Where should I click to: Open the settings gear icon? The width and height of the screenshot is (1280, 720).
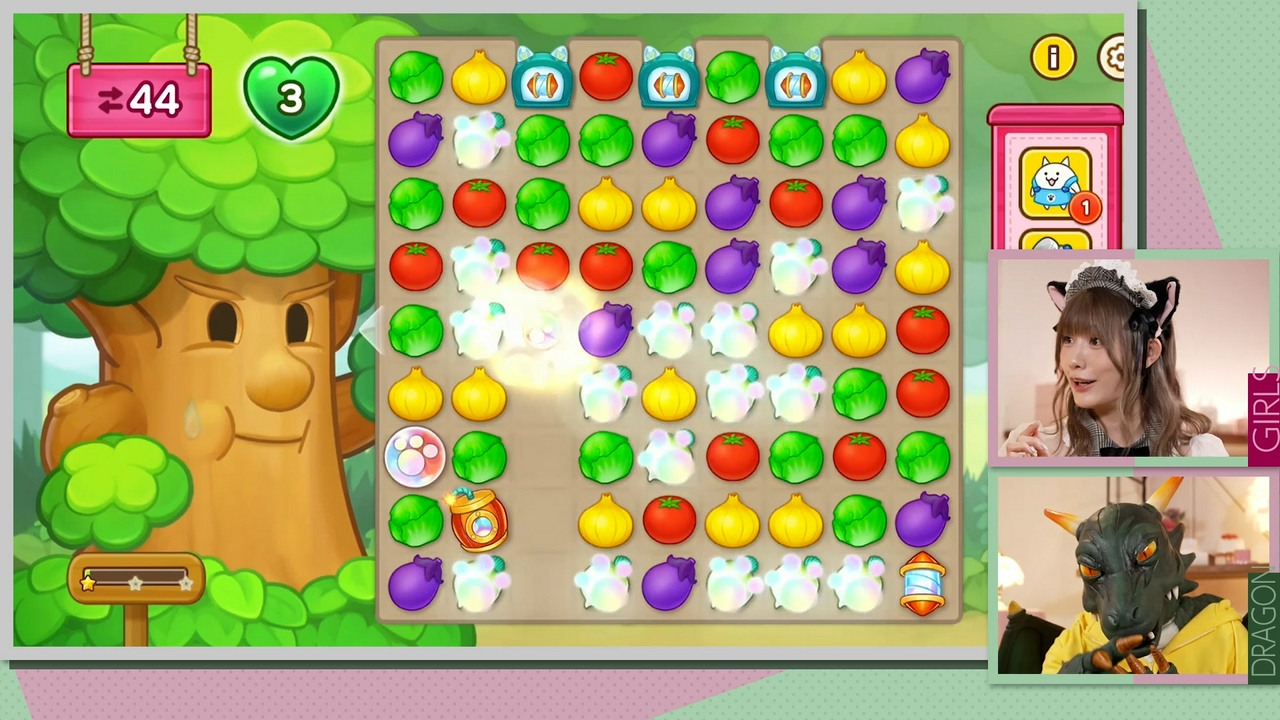(x=1112, y=58)
